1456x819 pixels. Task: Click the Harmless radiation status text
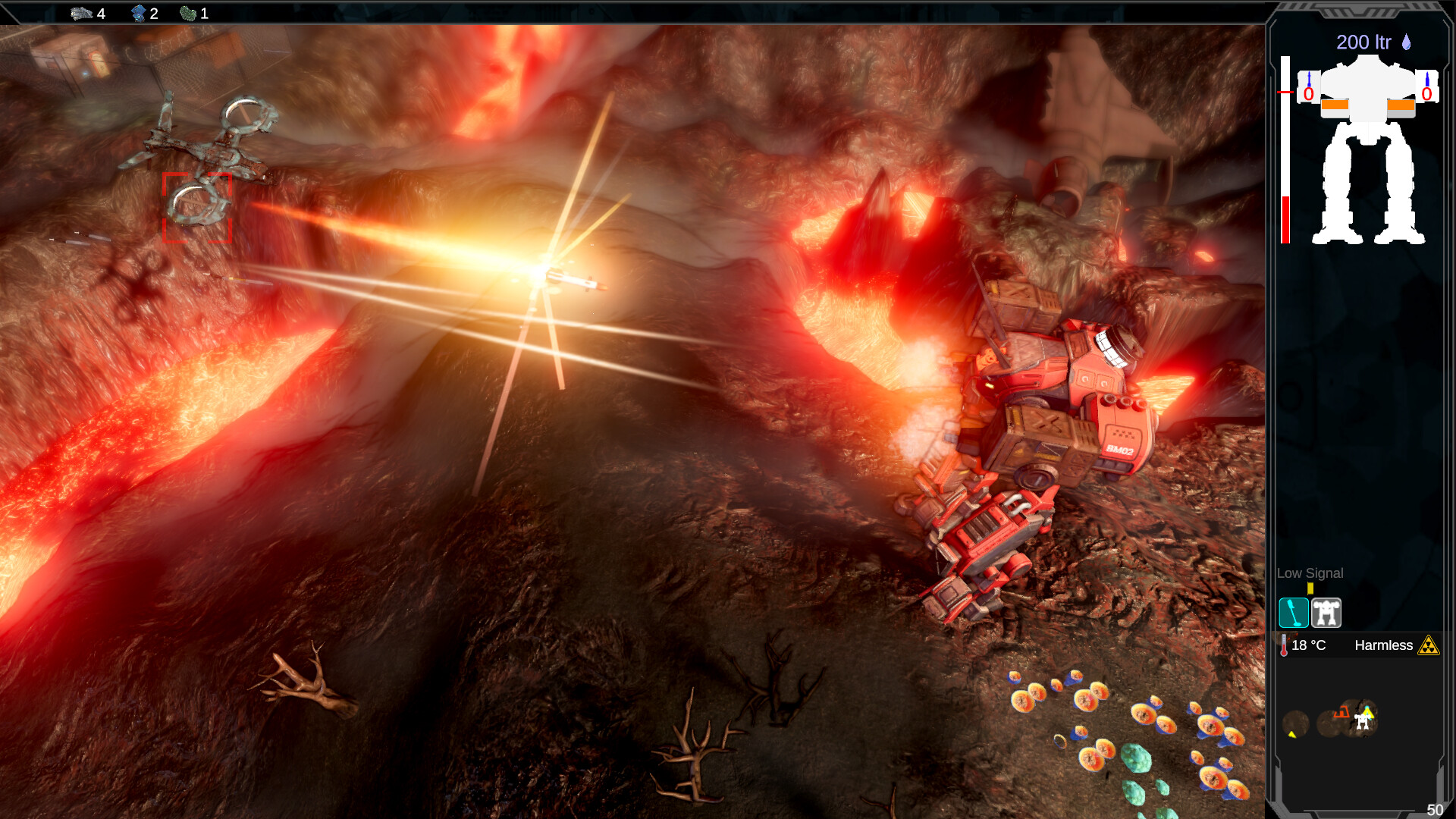pyautogui.click(x=1384, y=646)
